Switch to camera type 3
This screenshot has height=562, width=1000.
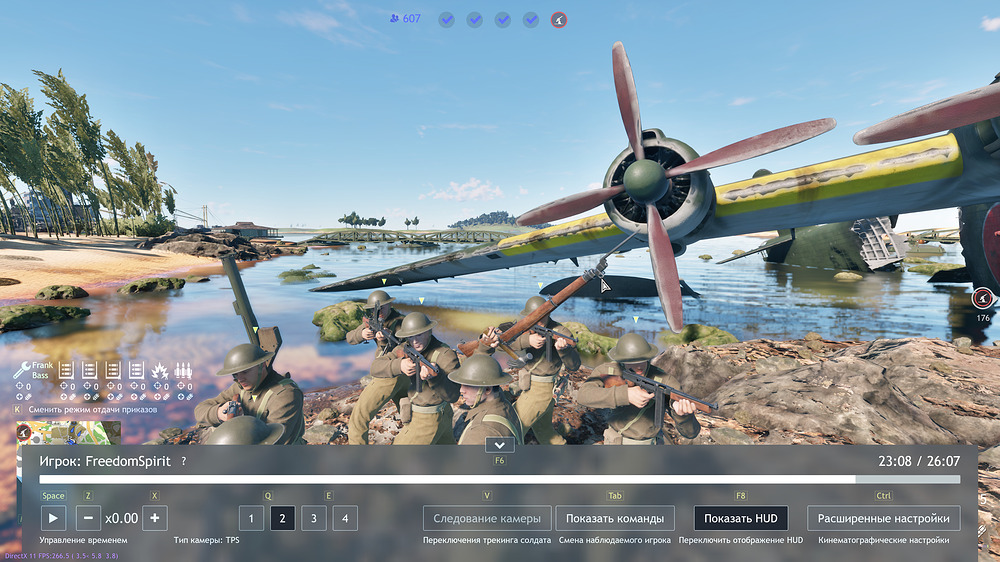[314, 518]
